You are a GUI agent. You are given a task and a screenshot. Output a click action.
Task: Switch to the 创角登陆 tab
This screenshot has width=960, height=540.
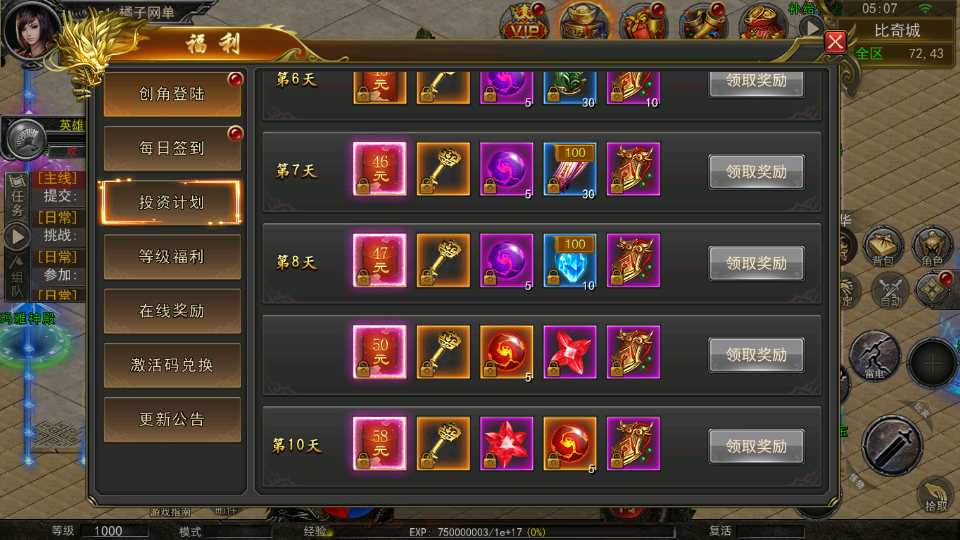tap(172, 94)
